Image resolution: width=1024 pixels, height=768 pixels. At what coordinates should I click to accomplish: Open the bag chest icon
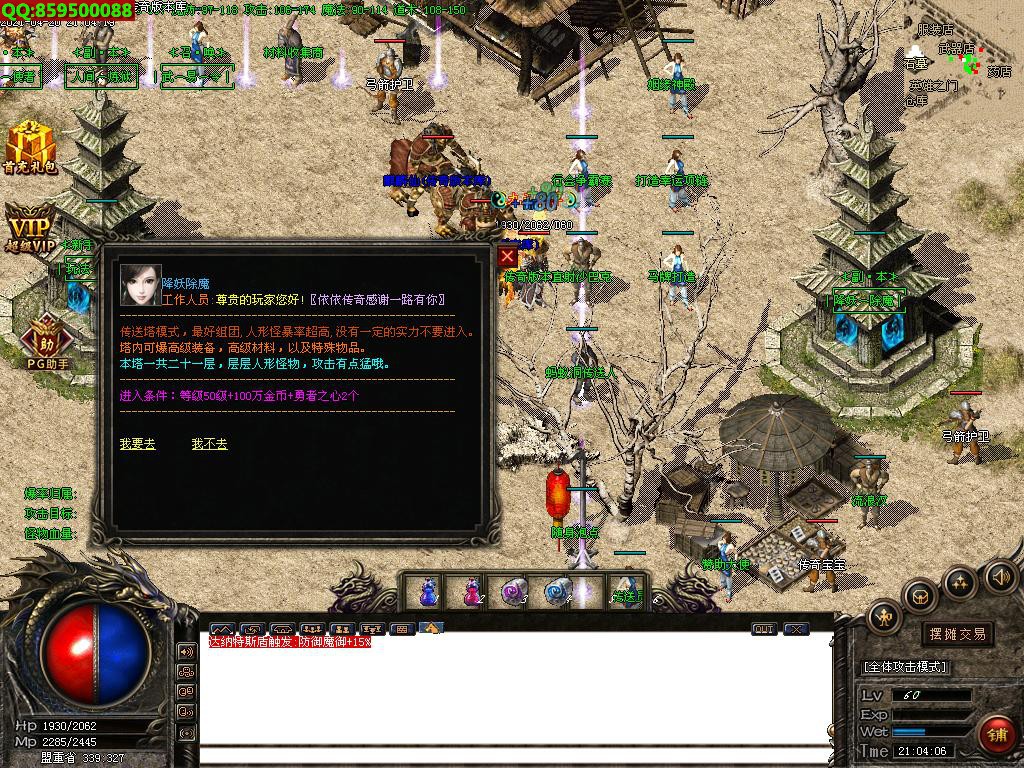point(920,597)
